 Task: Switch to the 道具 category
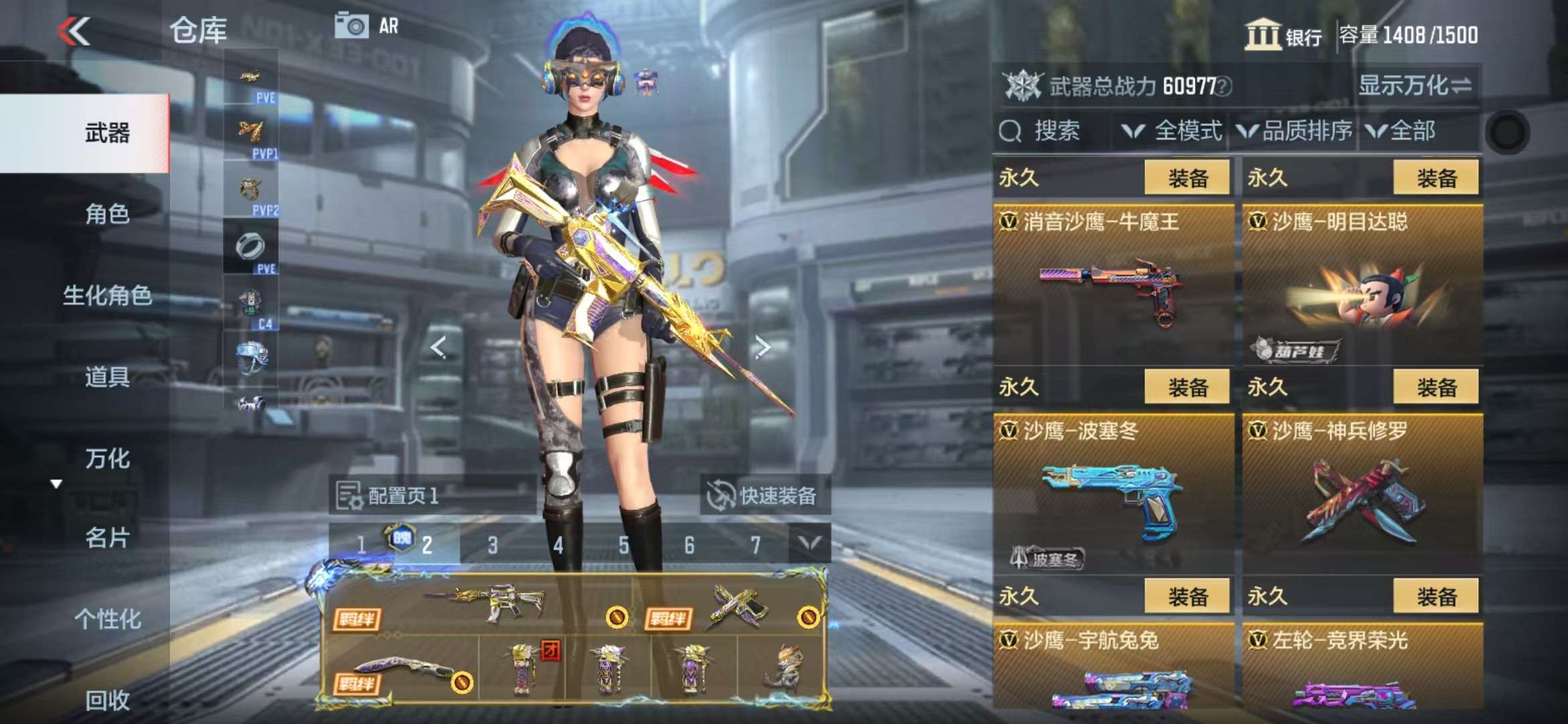pos(107,377)
